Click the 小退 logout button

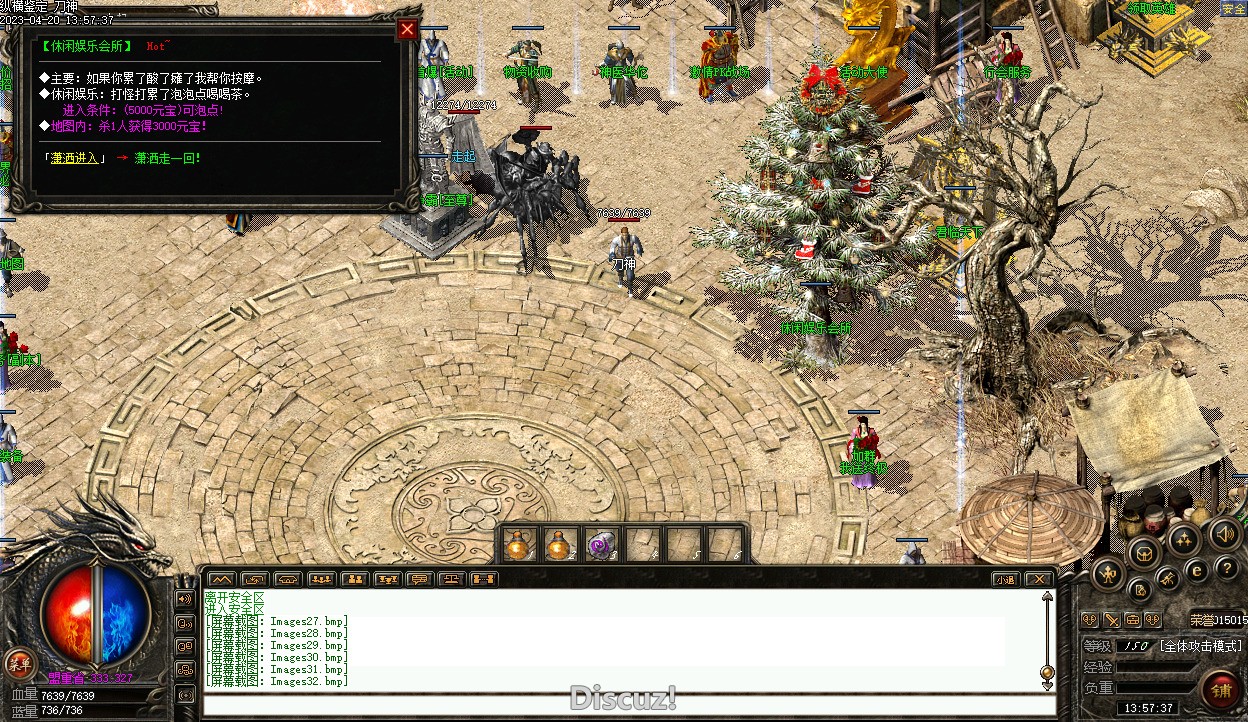point(1005,579)
